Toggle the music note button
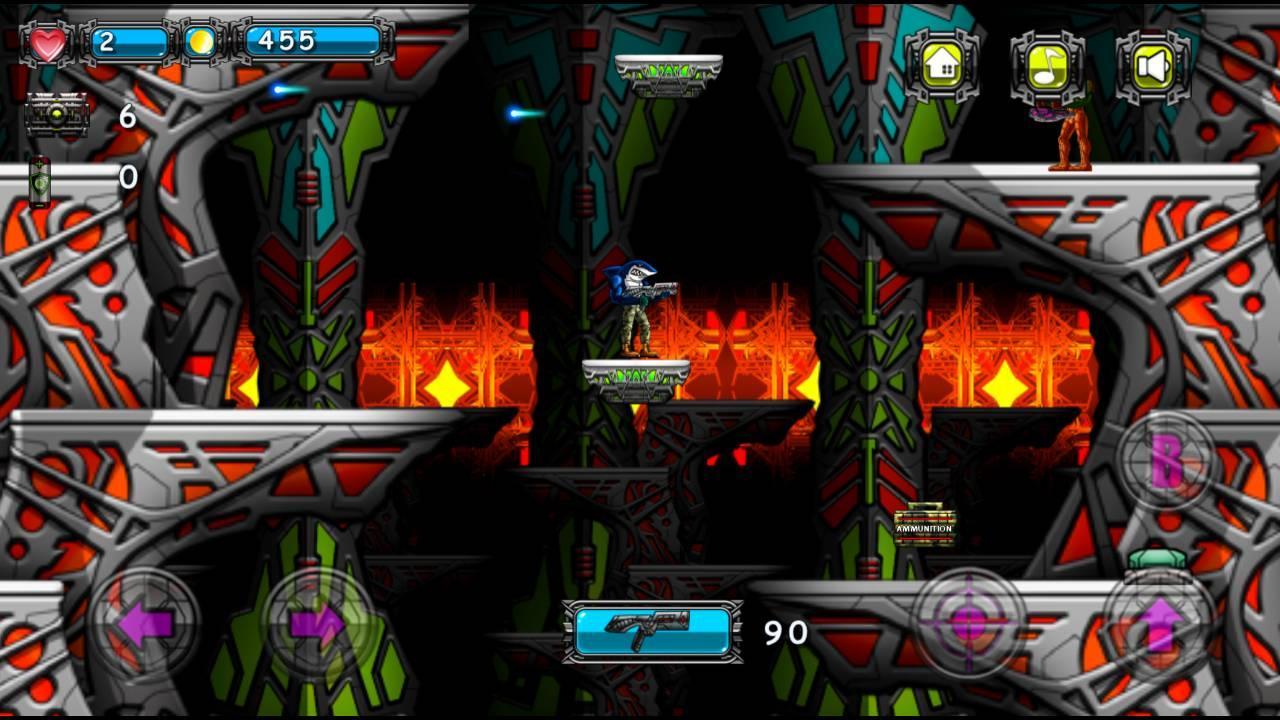Image resolution: width=1280 pixels, height=720 pixels. [1048, 67]
